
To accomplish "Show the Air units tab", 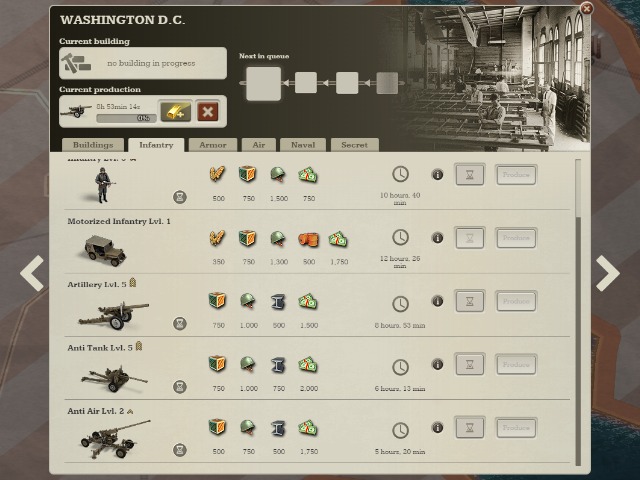I will coord(260,145).
